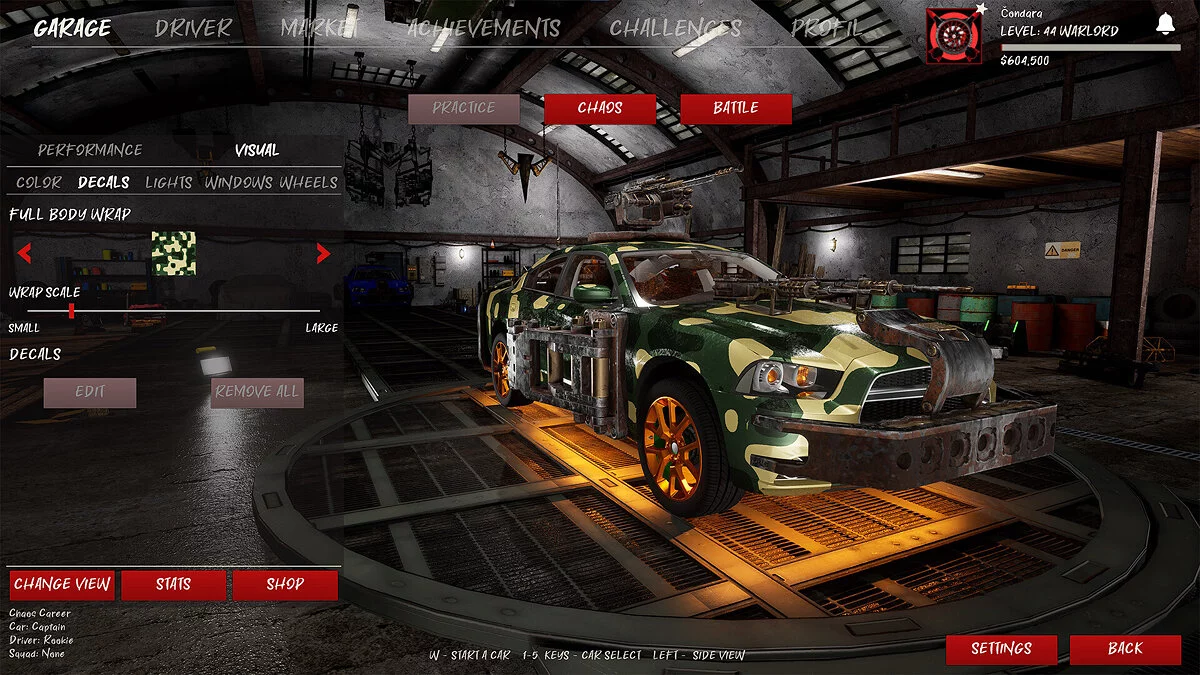Click the wrap scale slider handle
The image size is (1200, 675).
coord(71,311)
